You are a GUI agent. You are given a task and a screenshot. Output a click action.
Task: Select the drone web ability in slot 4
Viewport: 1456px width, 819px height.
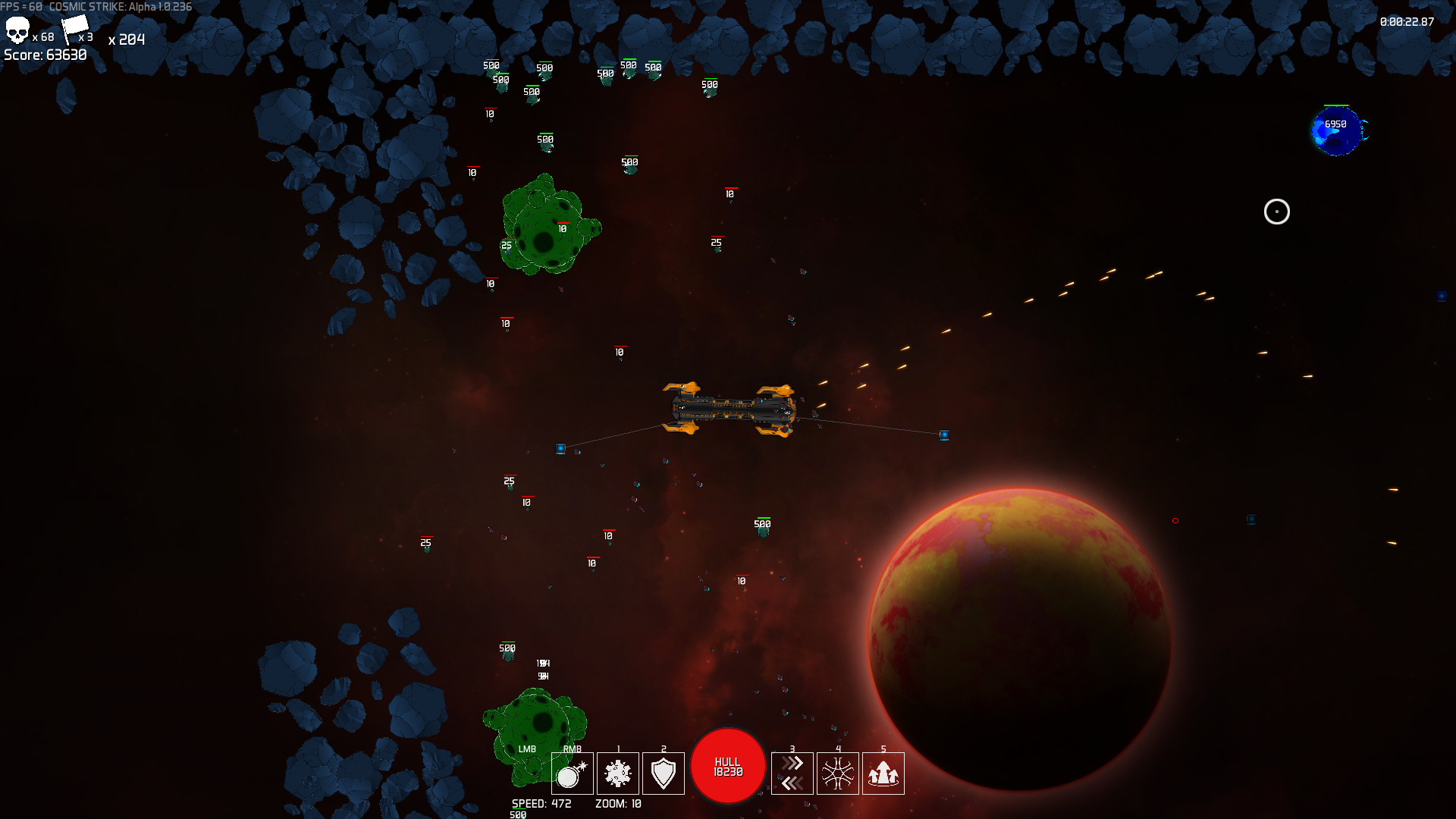838,773
